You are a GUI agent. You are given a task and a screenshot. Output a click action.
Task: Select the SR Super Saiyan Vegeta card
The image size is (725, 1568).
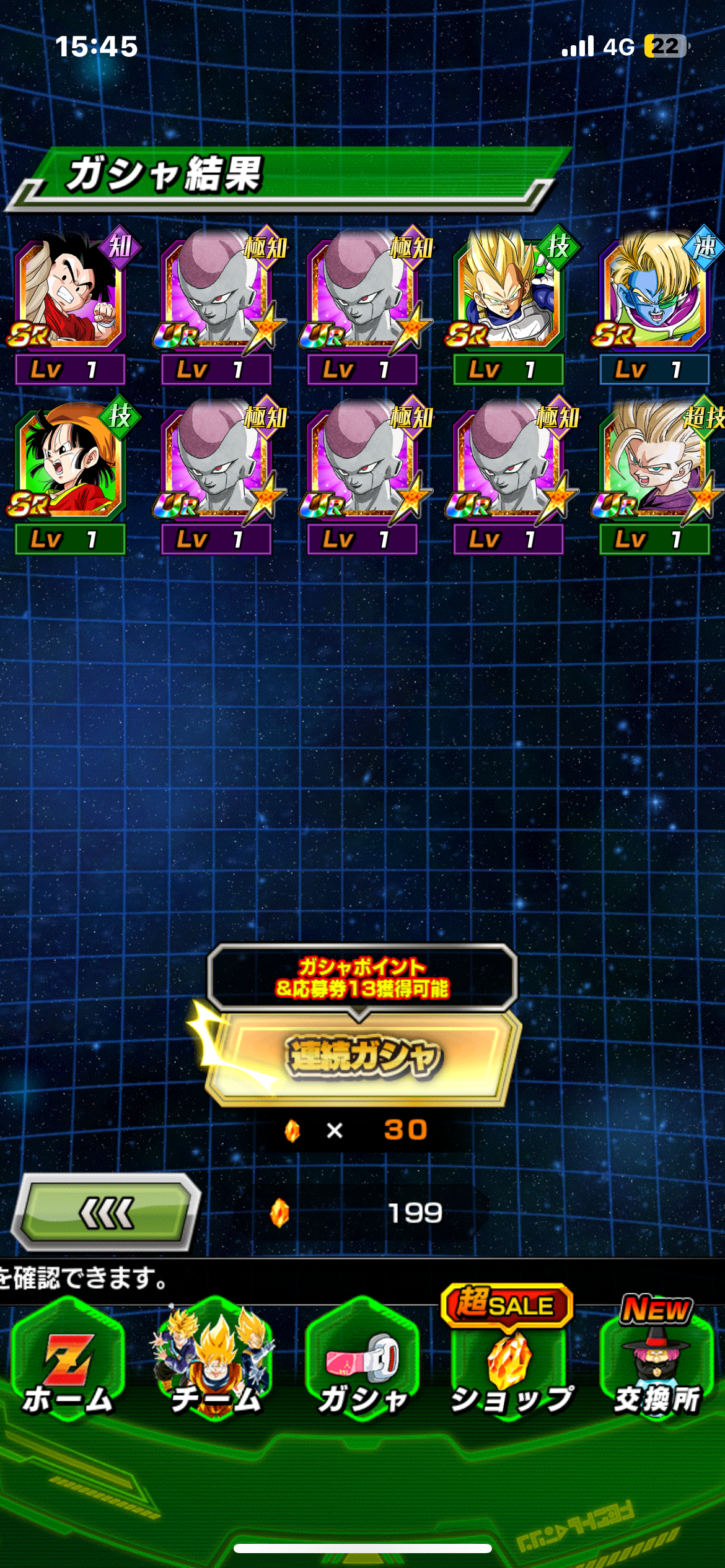tap(508, 294)
